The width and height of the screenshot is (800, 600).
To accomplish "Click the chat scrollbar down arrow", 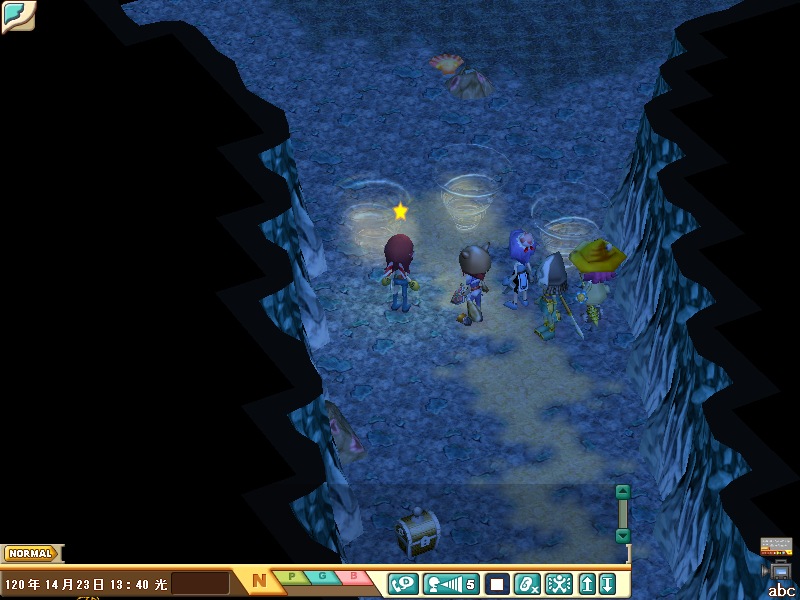I will pos(623,536).
